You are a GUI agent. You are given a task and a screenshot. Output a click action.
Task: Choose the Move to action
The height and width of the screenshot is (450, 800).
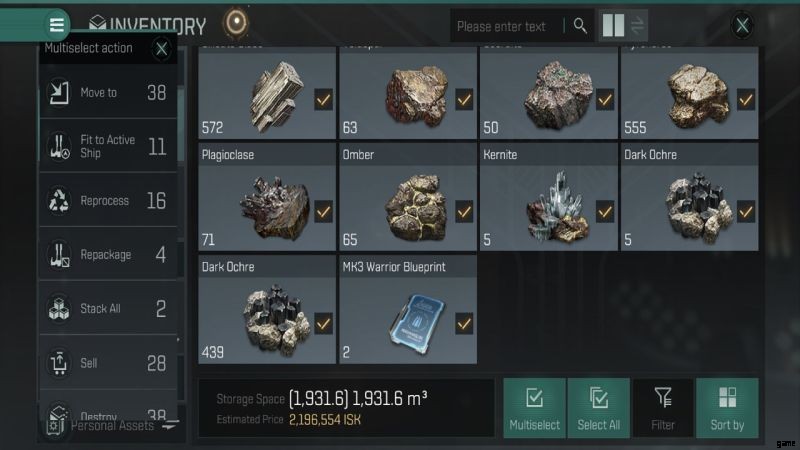[108, 93]
